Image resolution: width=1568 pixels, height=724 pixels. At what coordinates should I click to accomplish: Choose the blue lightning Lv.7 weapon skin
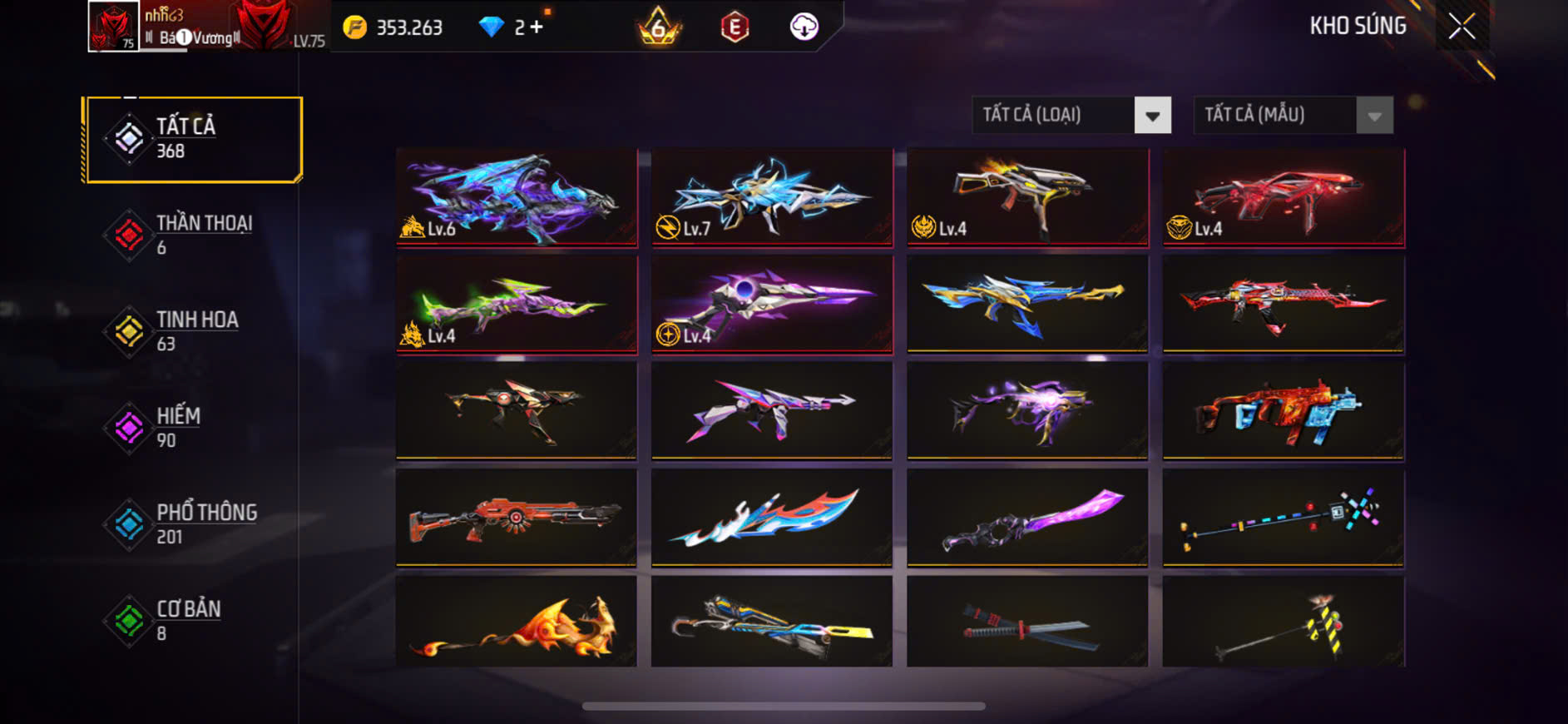(x=772, y=197)
